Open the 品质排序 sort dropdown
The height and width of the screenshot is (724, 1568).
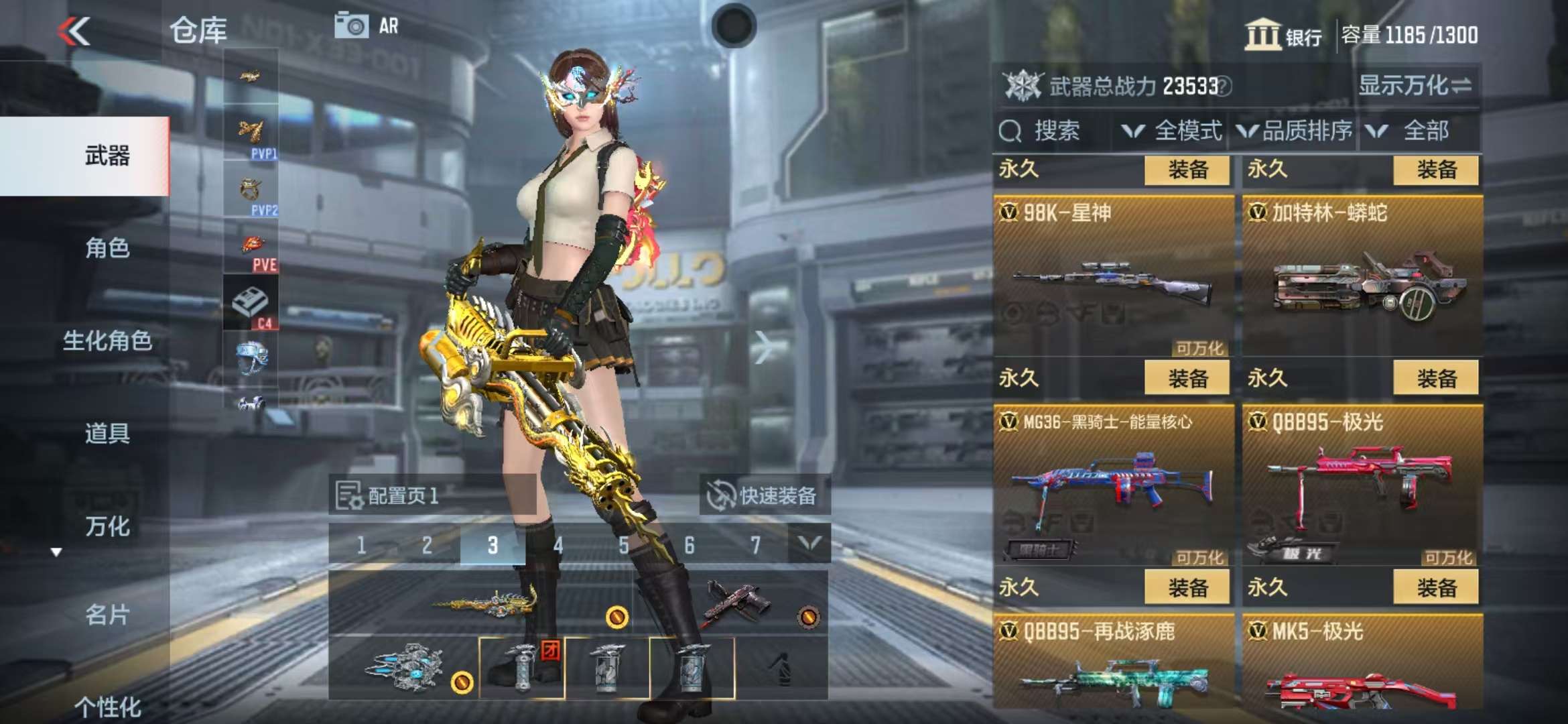(x=1295, y=131)
